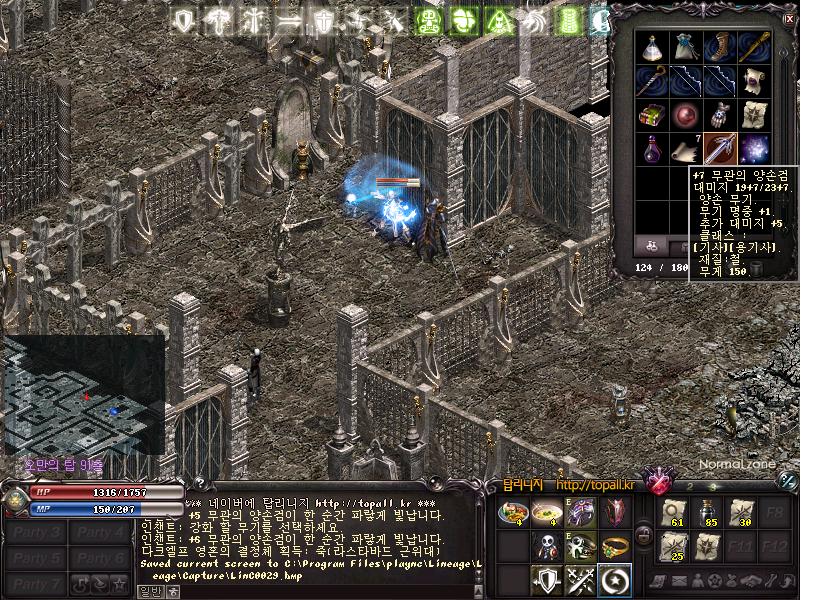Viewport: 840px width, 600px height.
Task: Open the envelope mail icon
Action: pyautogui.click(x=678, y=581)
